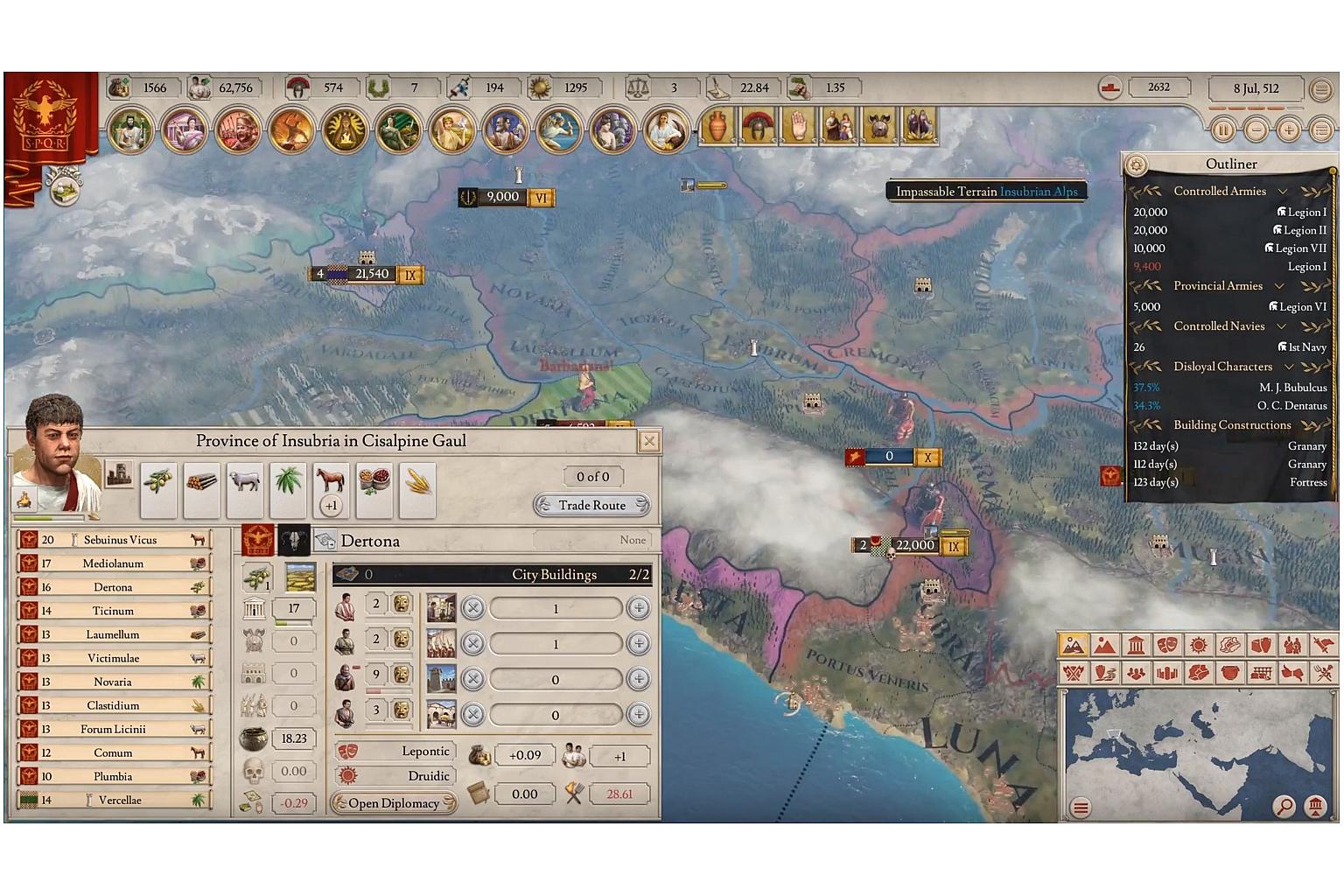Increase game speed with the plus button

(1288, 129)
